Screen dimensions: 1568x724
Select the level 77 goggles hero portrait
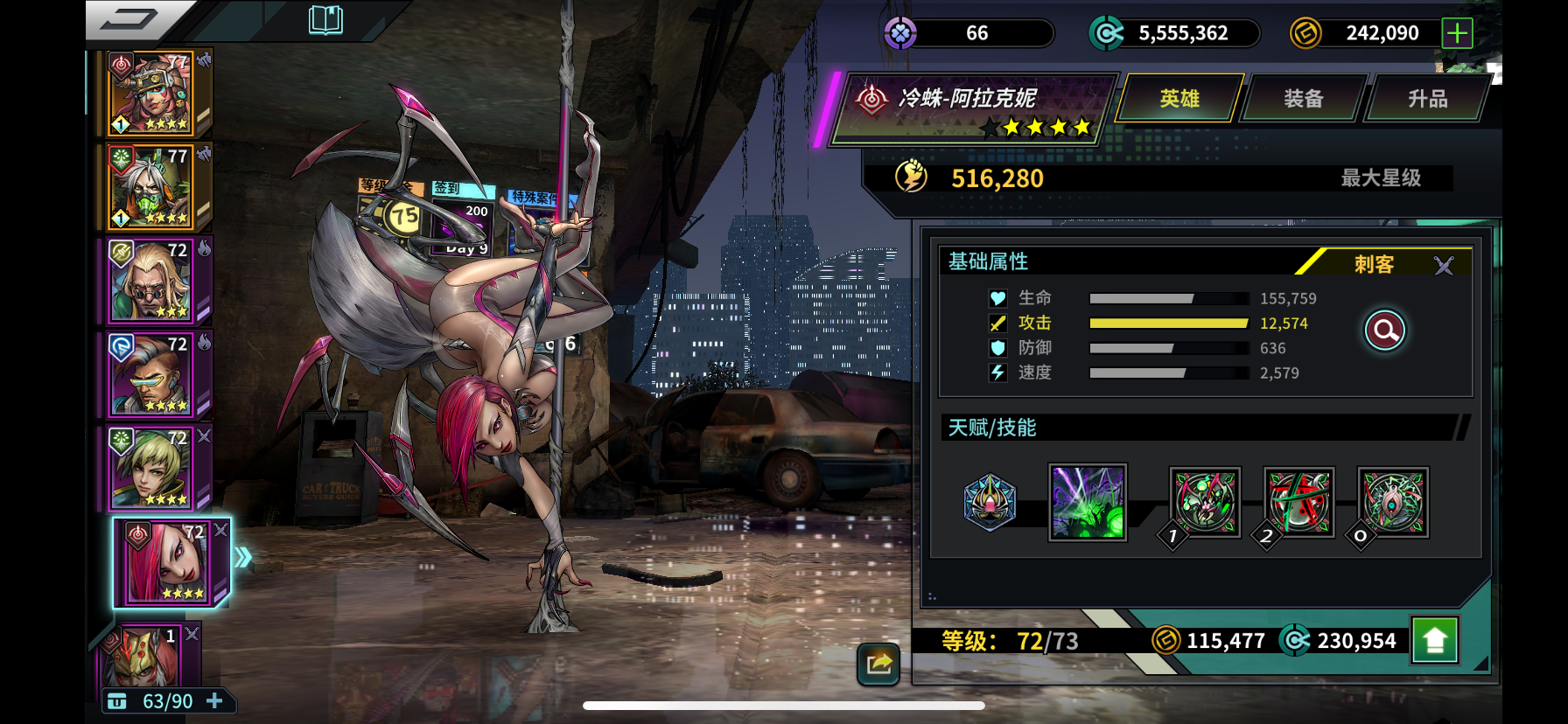(150, 94)
